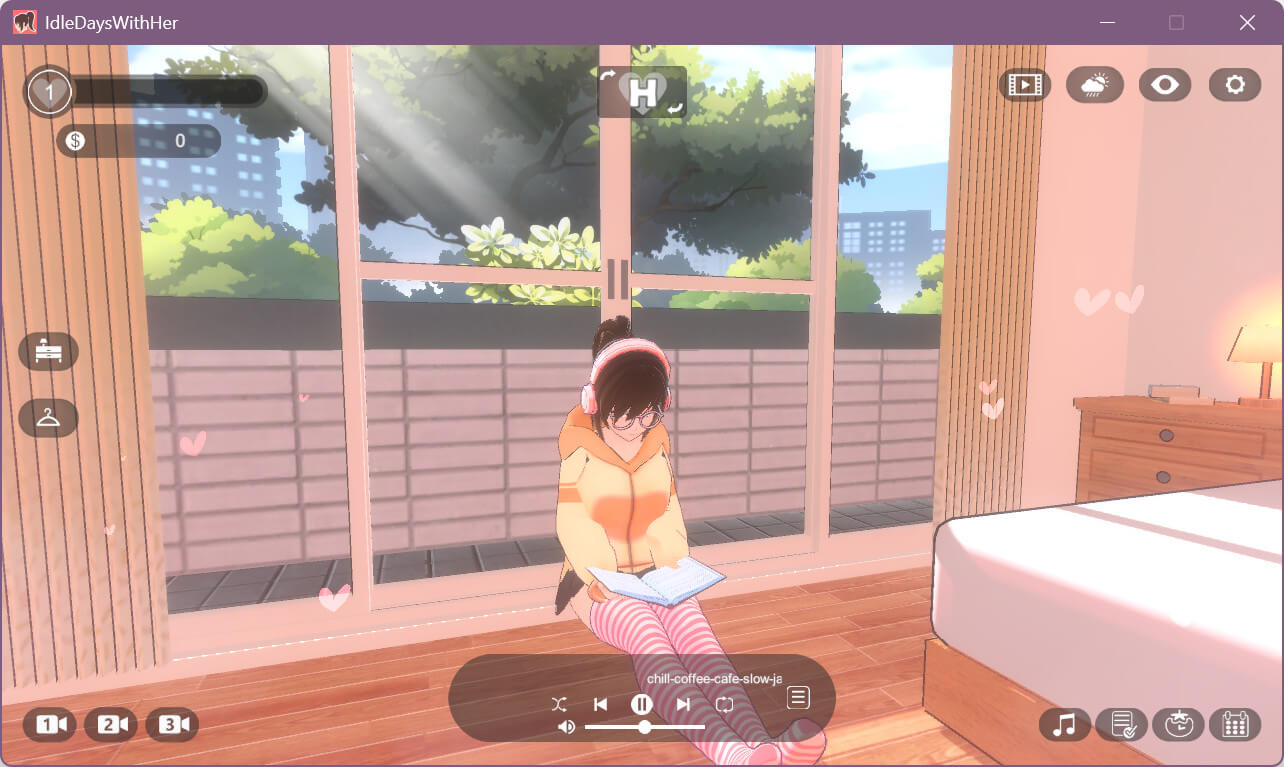
Task: Open the calendar panel
Action: click(x=1235, y=724)
